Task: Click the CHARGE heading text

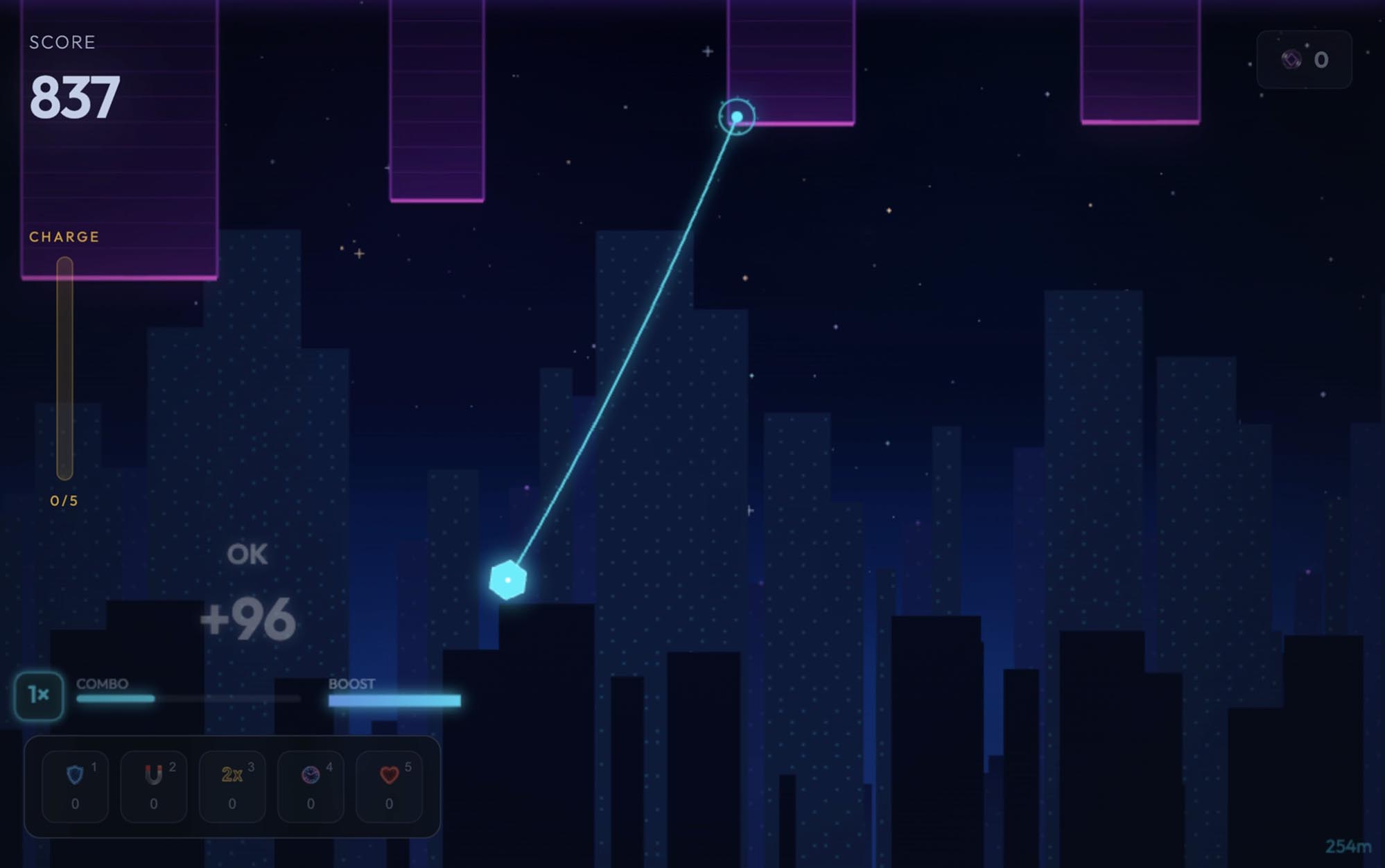Action: (64, 236)
